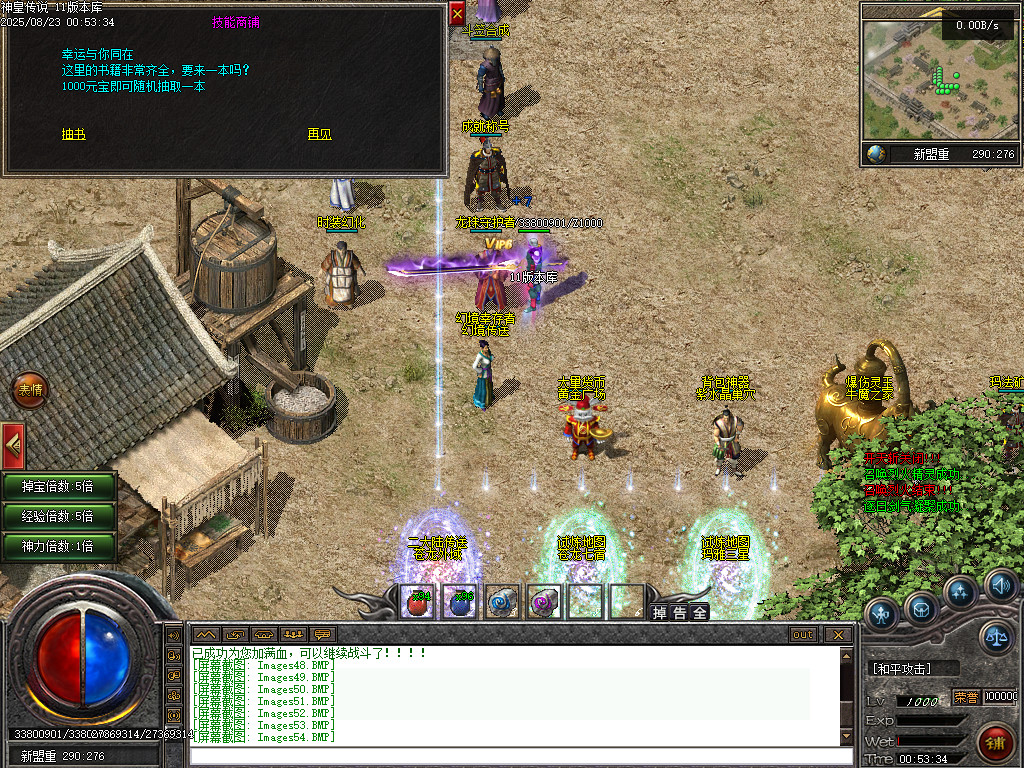This screenshot has width=1024, height=768.
Task: Open the bag inventory icon
Action: [x=921, y=606]
